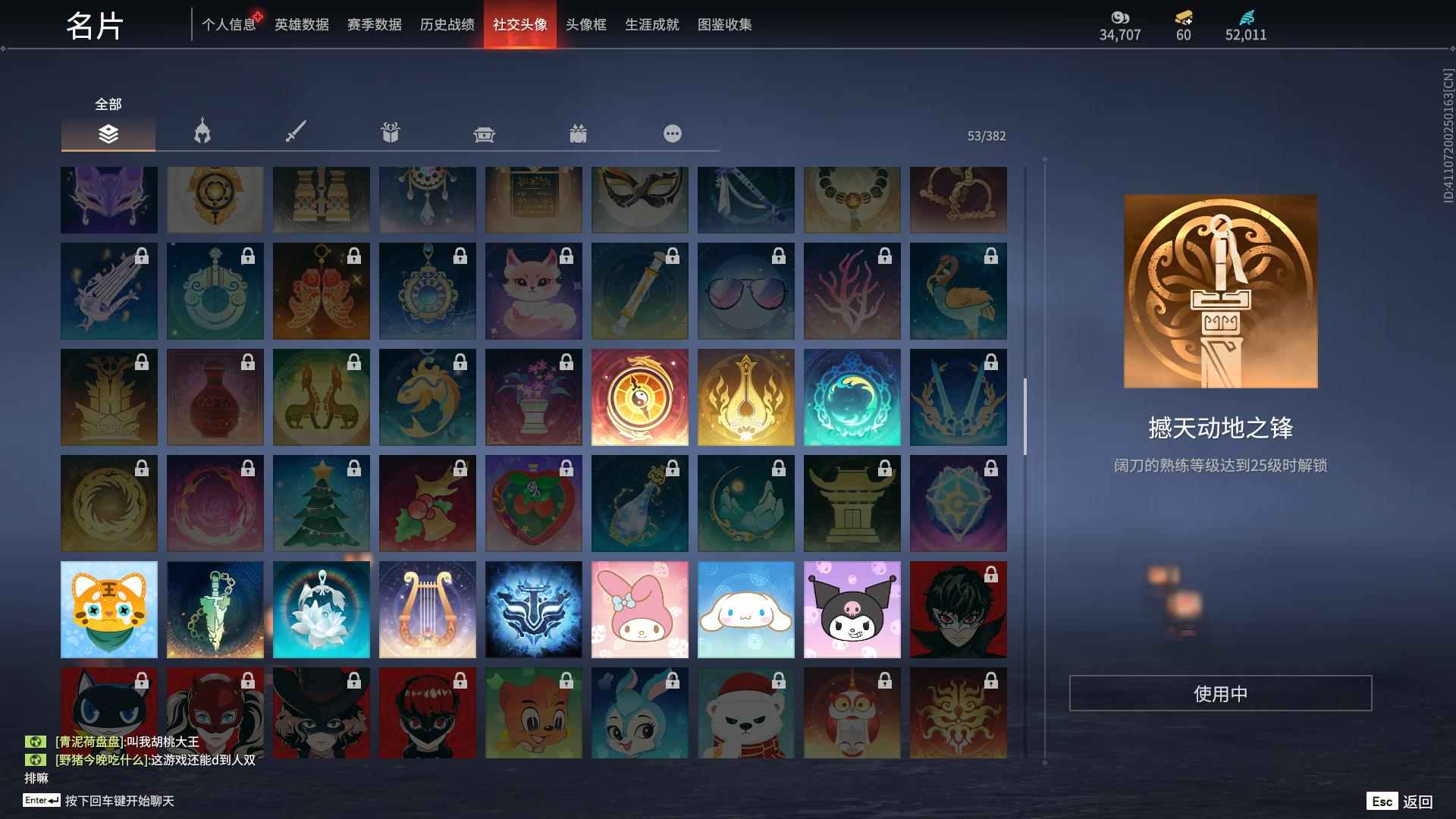Select the tiger avatar in the grid
1456x819 pixels.
click(108, 609)
